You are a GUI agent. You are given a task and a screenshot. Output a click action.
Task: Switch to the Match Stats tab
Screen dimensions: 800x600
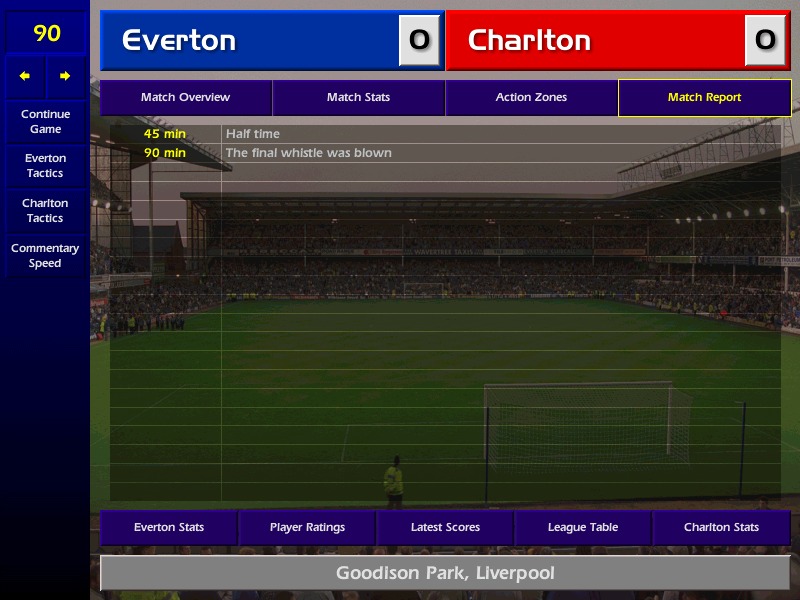coord(358,98)
